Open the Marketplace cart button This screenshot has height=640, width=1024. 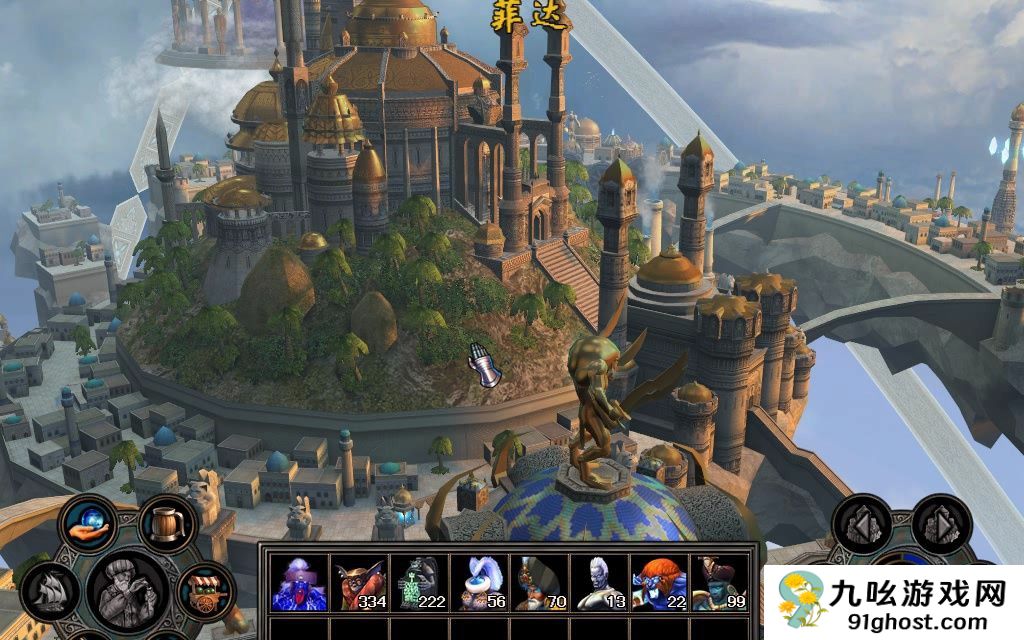coord(204,590)
